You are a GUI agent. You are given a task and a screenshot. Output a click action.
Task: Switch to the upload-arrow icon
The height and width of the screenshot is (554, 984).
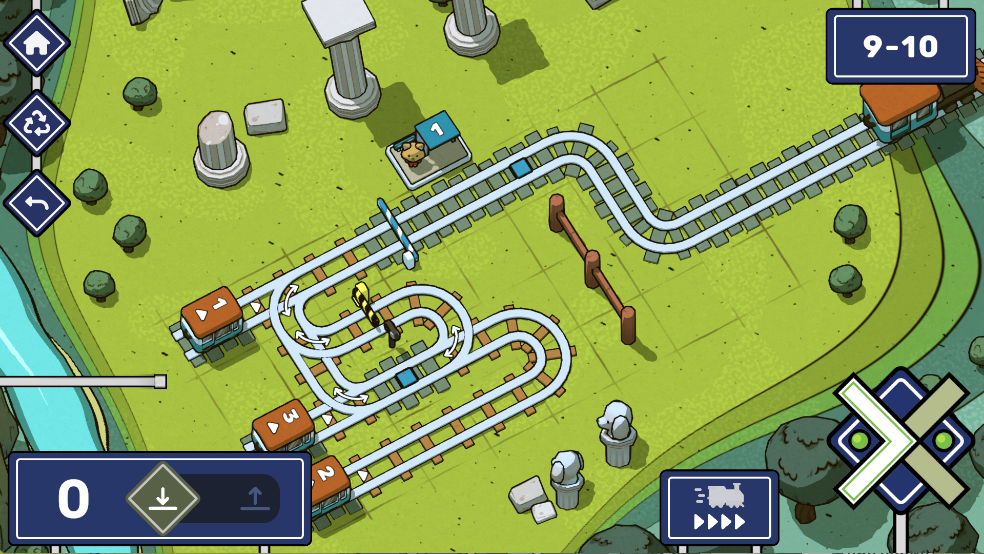(x=256, y=499)
